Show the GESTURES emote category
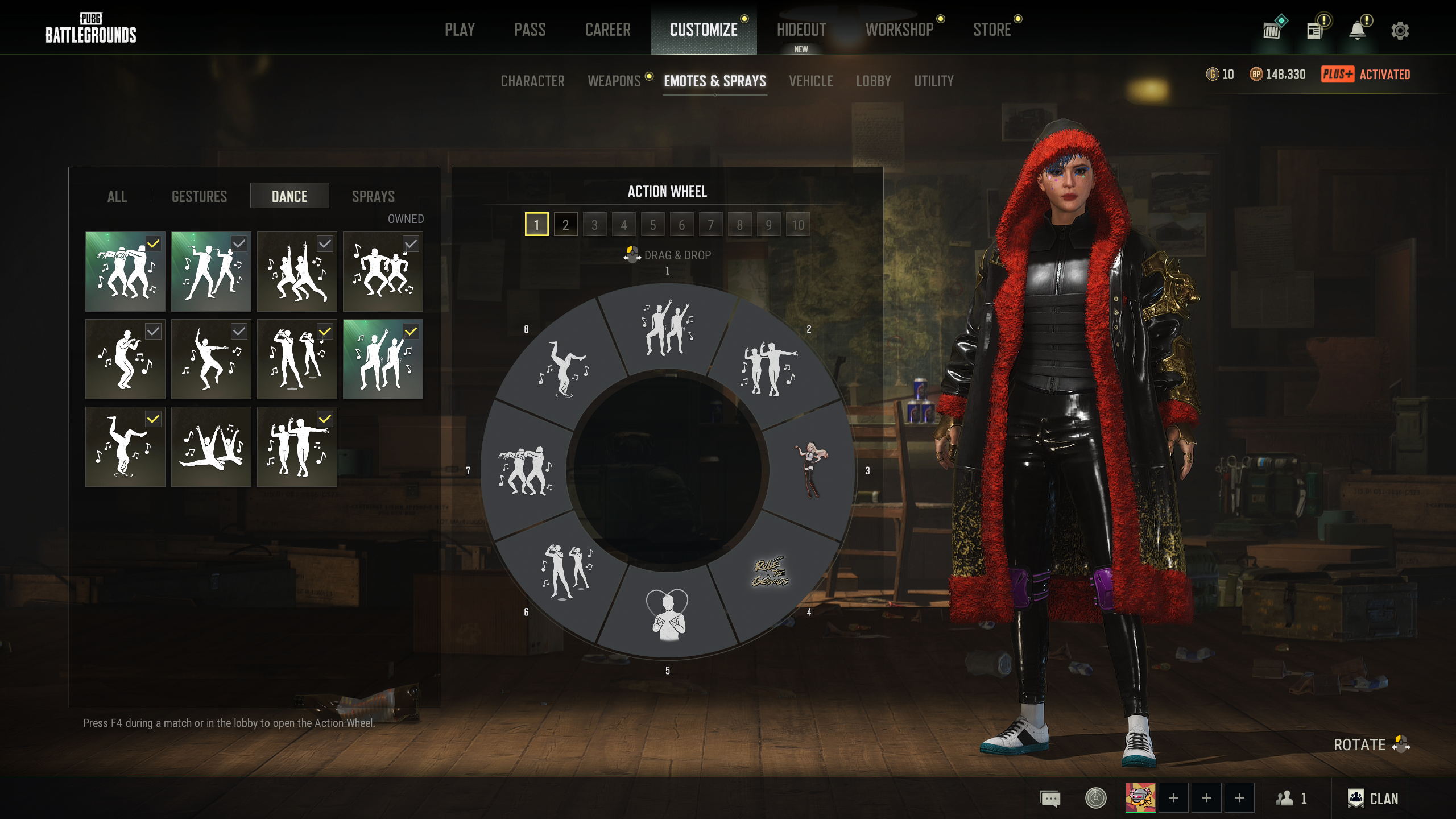This screenshot has width=1456, height=819. pos(199,196)
